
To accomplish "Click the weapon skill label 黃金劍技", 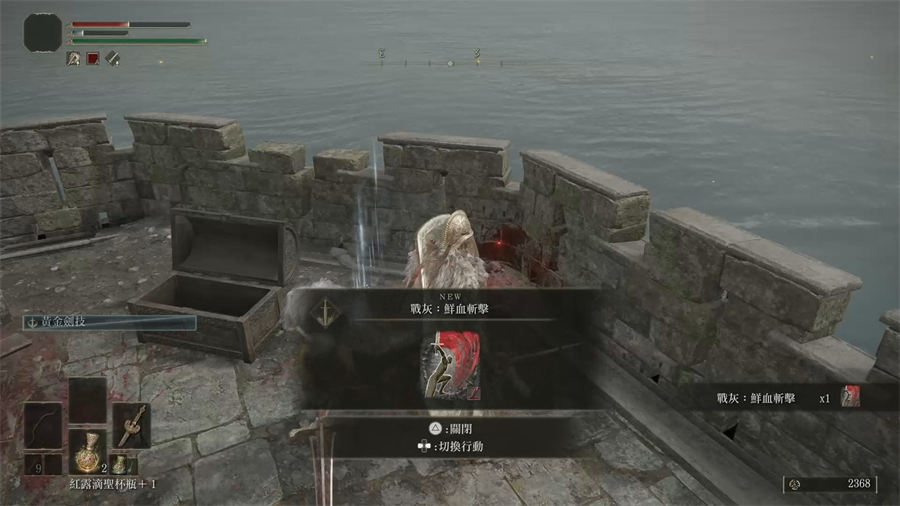I will [110, 323].
